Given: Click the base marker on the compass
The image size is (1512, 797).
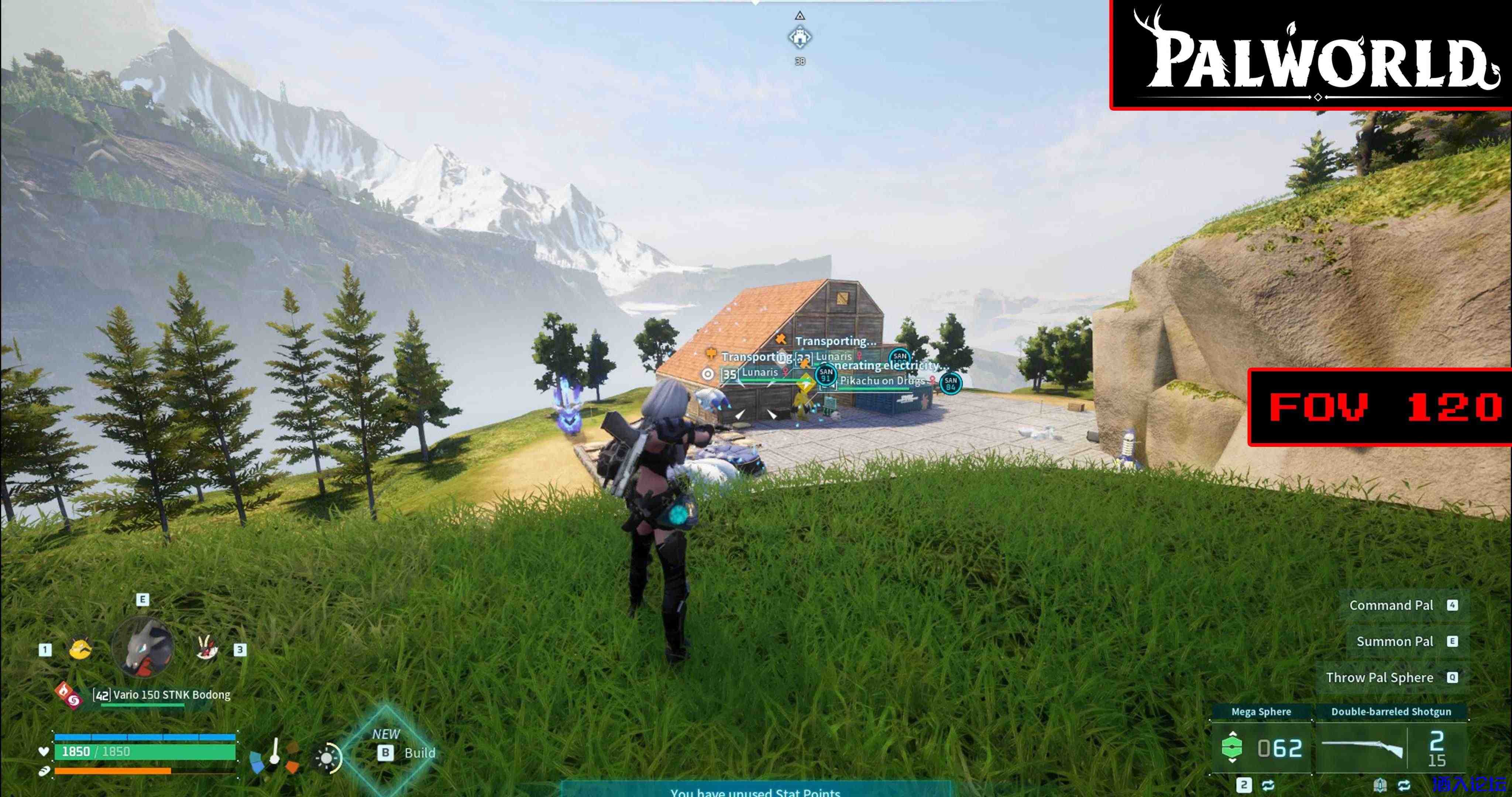Looking at the screenshot, I should coord(800,38).
